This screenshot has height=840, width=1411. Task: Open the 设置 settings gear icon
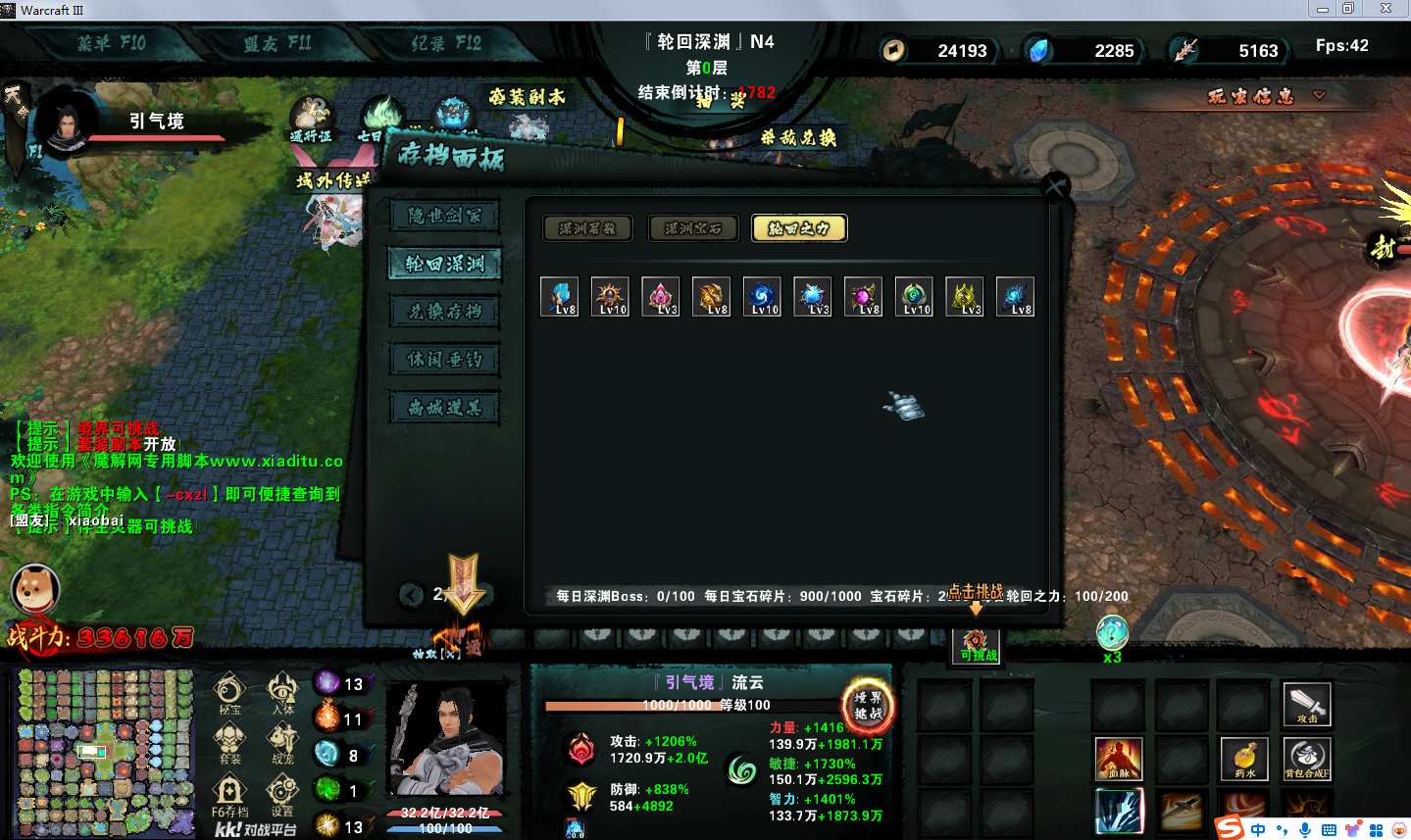click(282, 793)
